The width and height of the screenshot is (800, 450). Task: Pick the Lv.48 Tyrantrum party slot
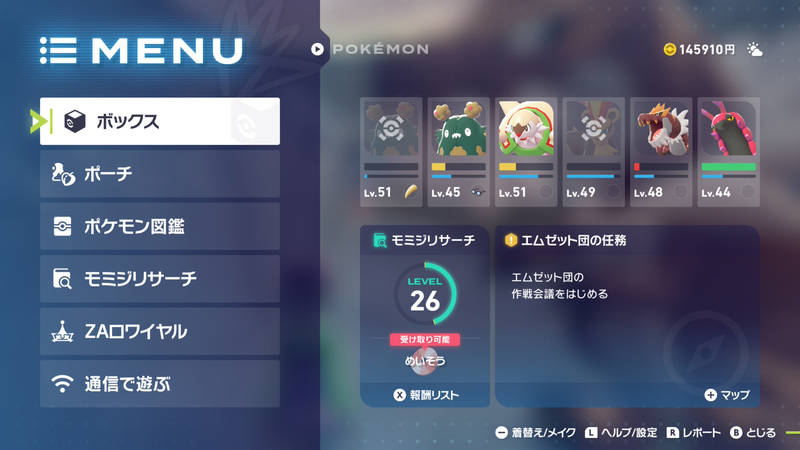coord(660,150)
